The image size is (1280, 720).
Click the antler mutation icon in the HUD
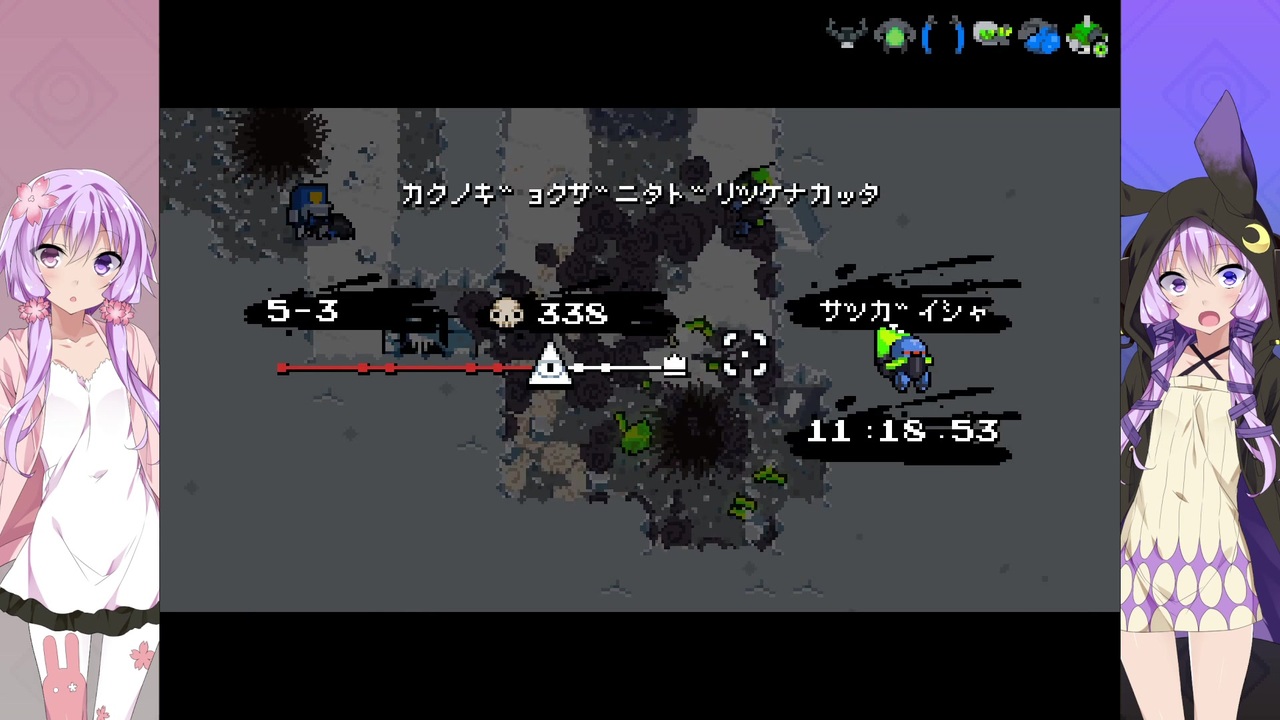[847, 35]
